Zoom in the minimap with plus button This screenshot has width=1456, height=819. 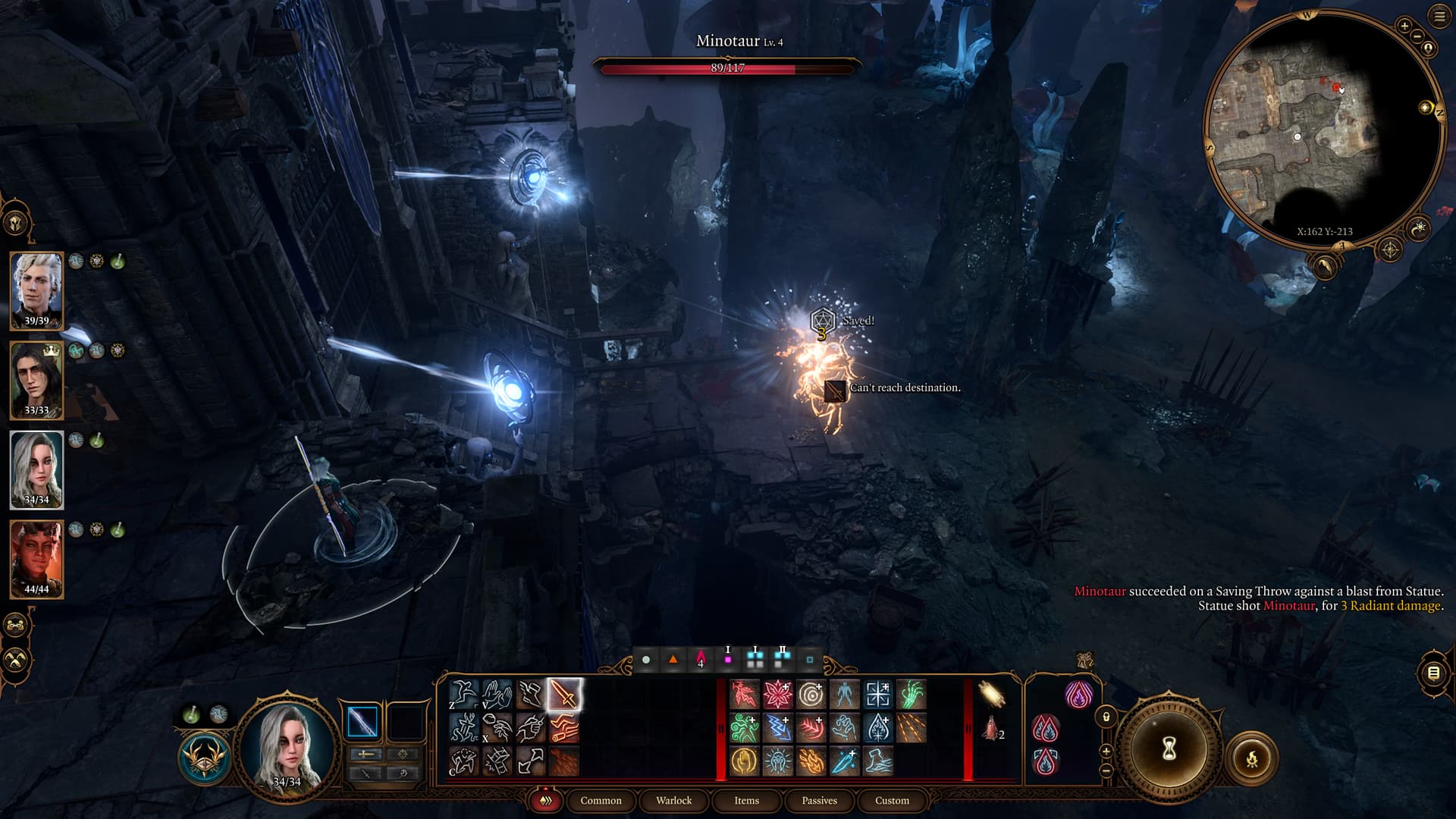click(1404, 26)
